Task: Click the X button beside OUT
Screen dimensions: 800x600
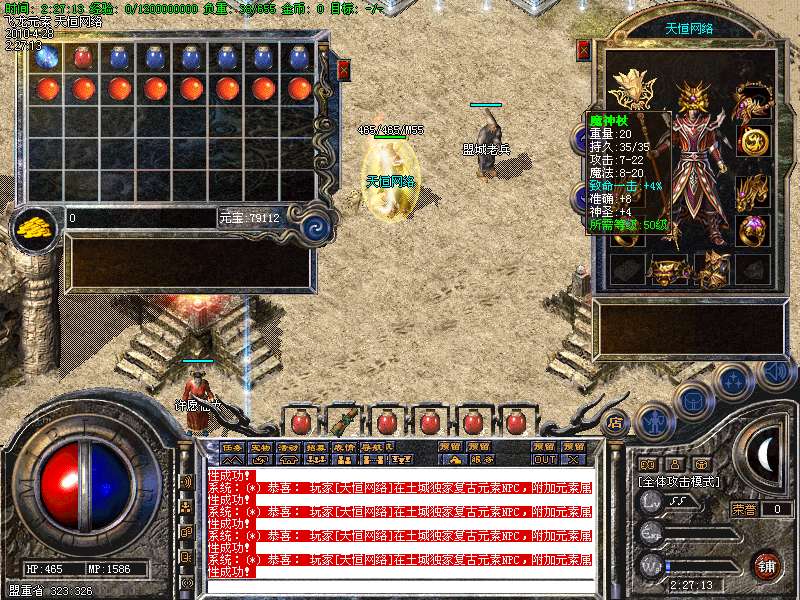Action: point(573,460)
